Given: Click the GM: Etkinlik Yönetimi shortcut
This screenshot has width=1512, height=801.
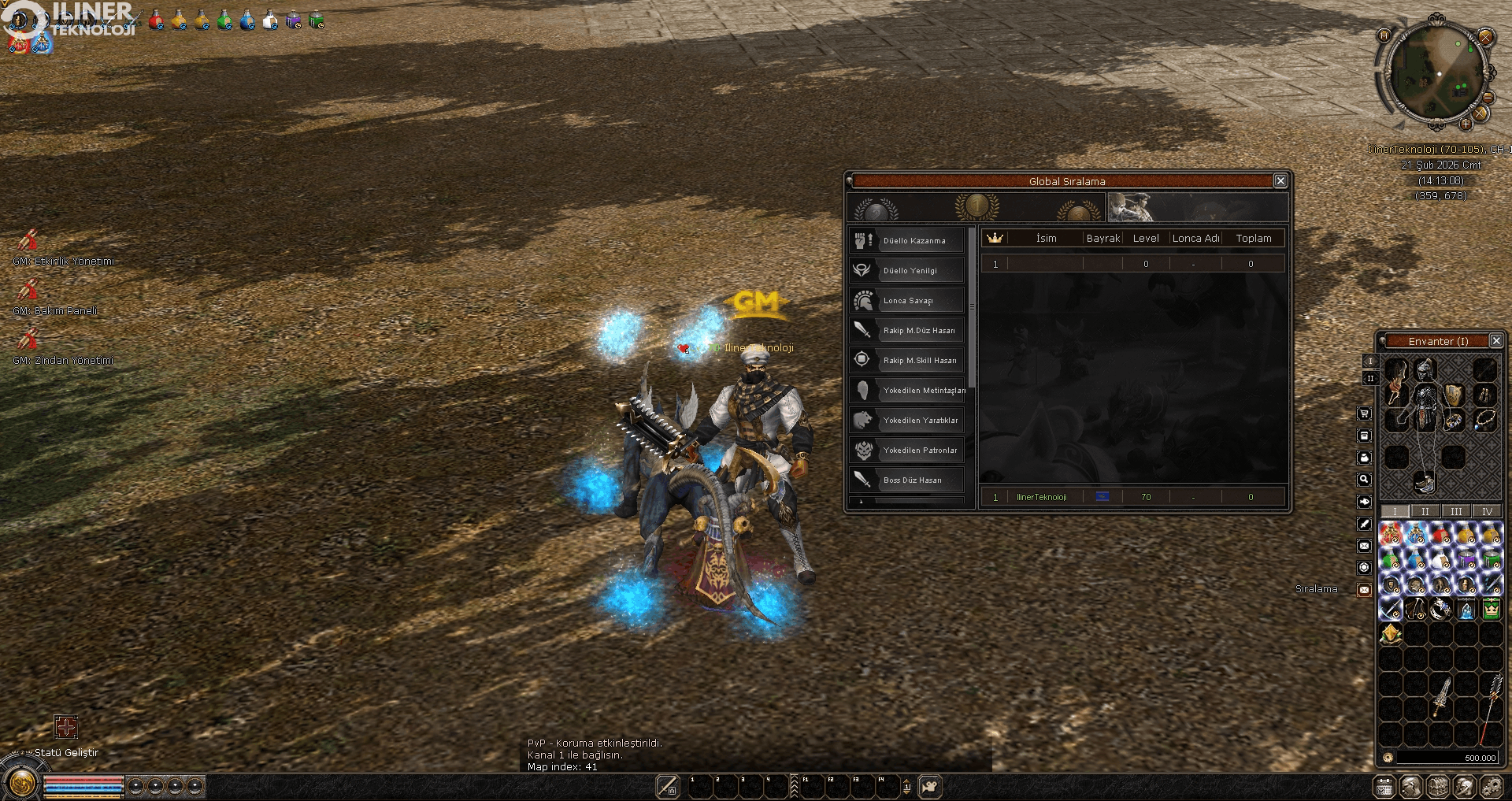Looking at the screenshot, I should pyautogui.click(x=29, y=240).
